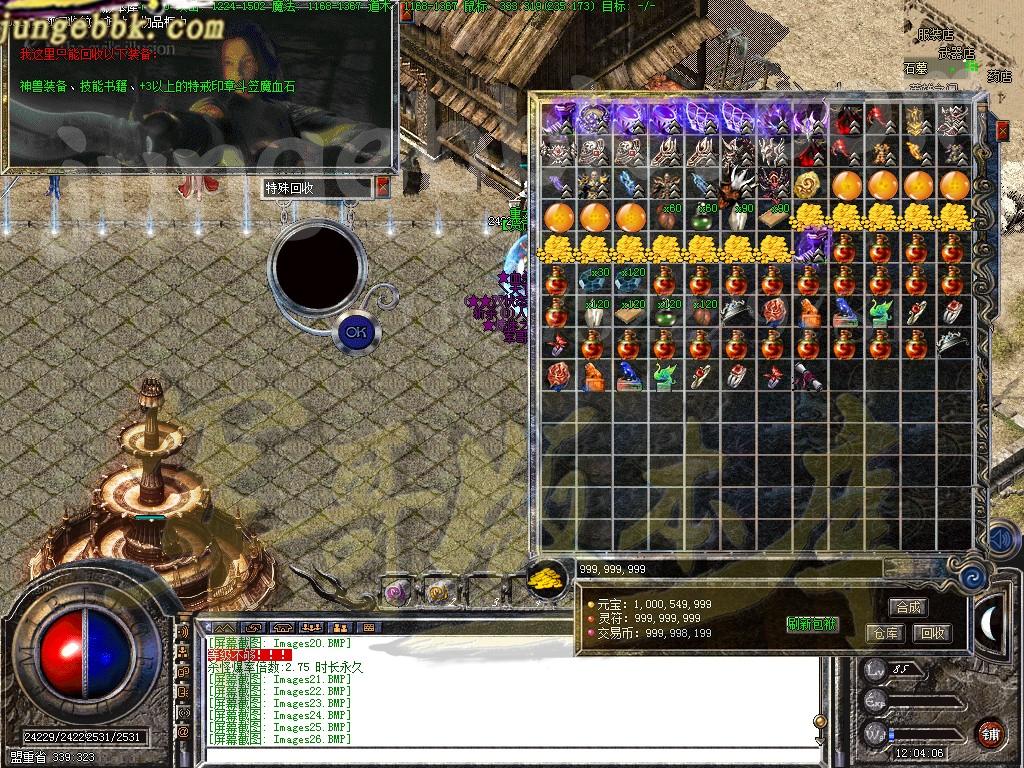Screen dimensions: 1024x768
Task: Choose the 回收 recycle button in the bag
Action: coord(932,633)
